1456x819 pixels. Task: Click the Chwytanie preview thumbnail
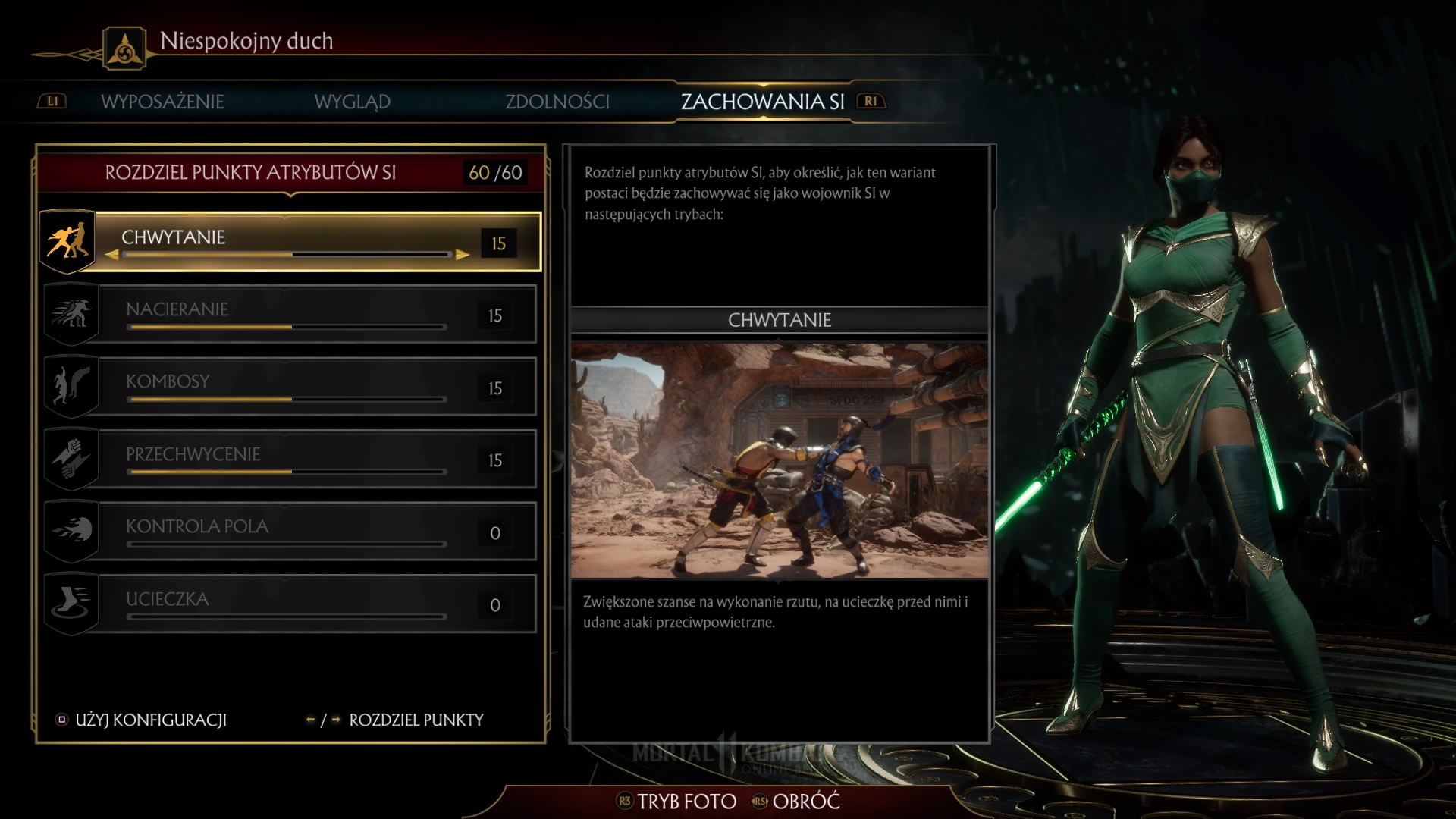779,460
